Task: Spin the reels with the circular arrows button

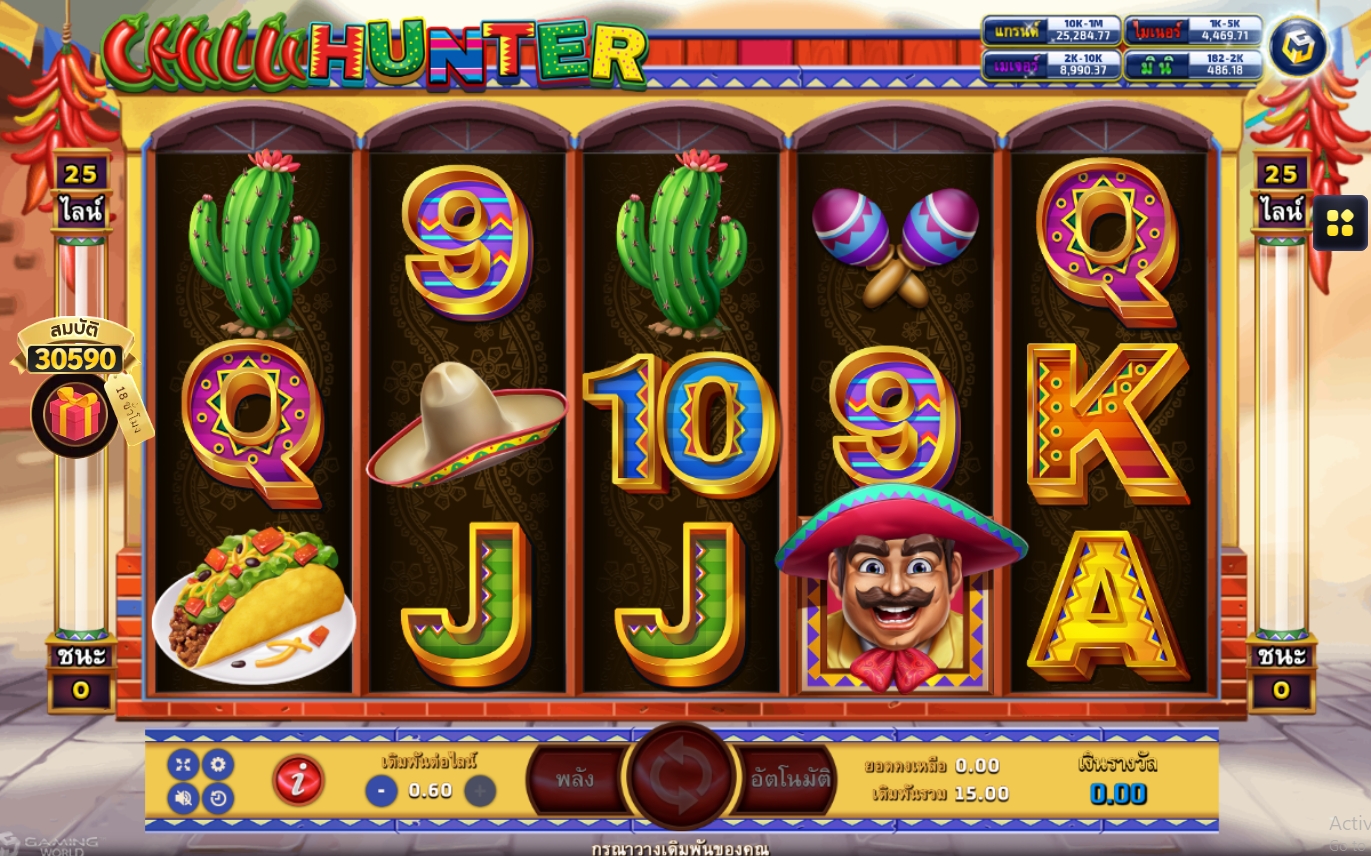Action: coord(681,776)
